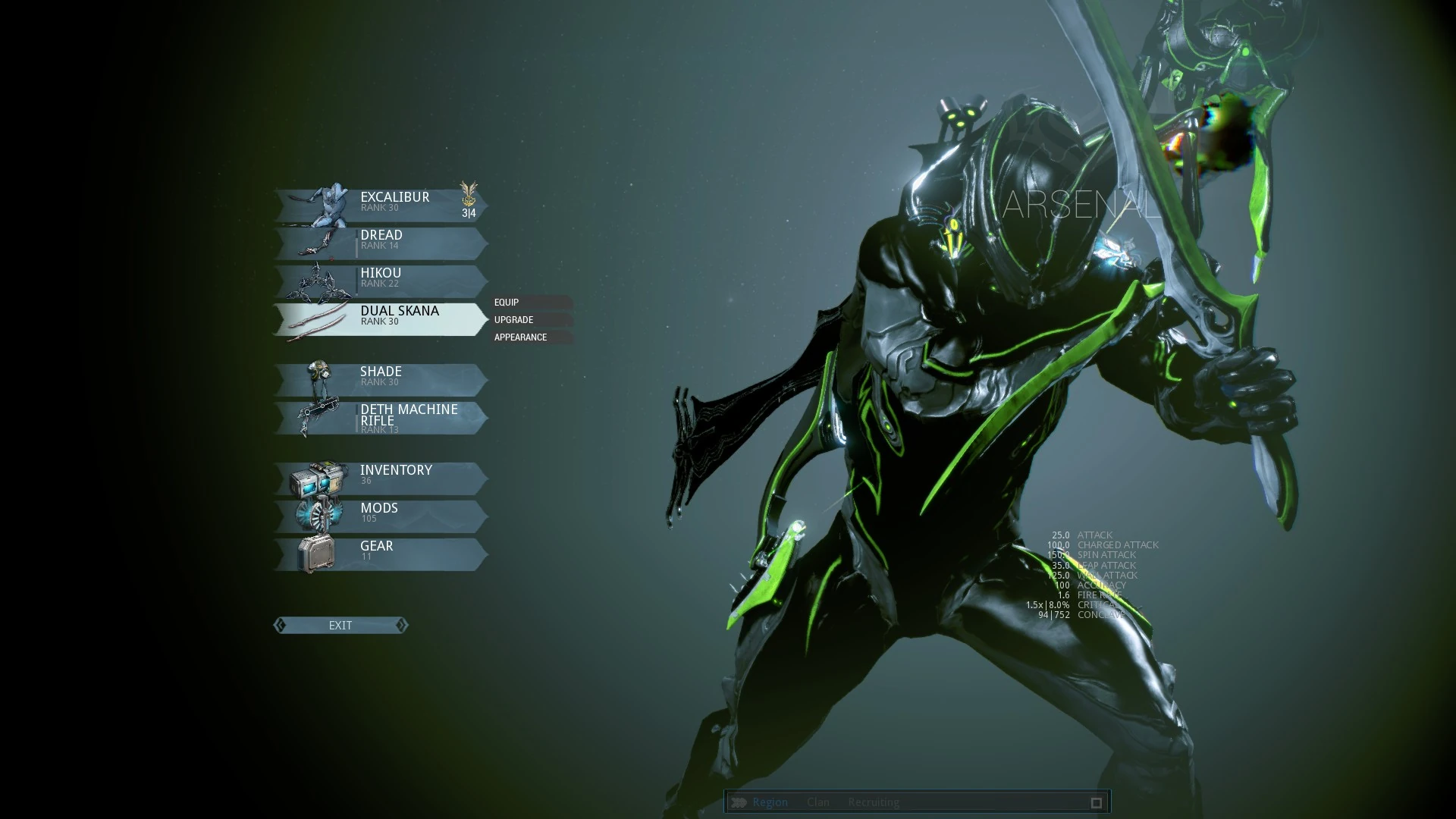Open Appearance options for Dual Skana

pyautogui.click(x=531, y=337)
